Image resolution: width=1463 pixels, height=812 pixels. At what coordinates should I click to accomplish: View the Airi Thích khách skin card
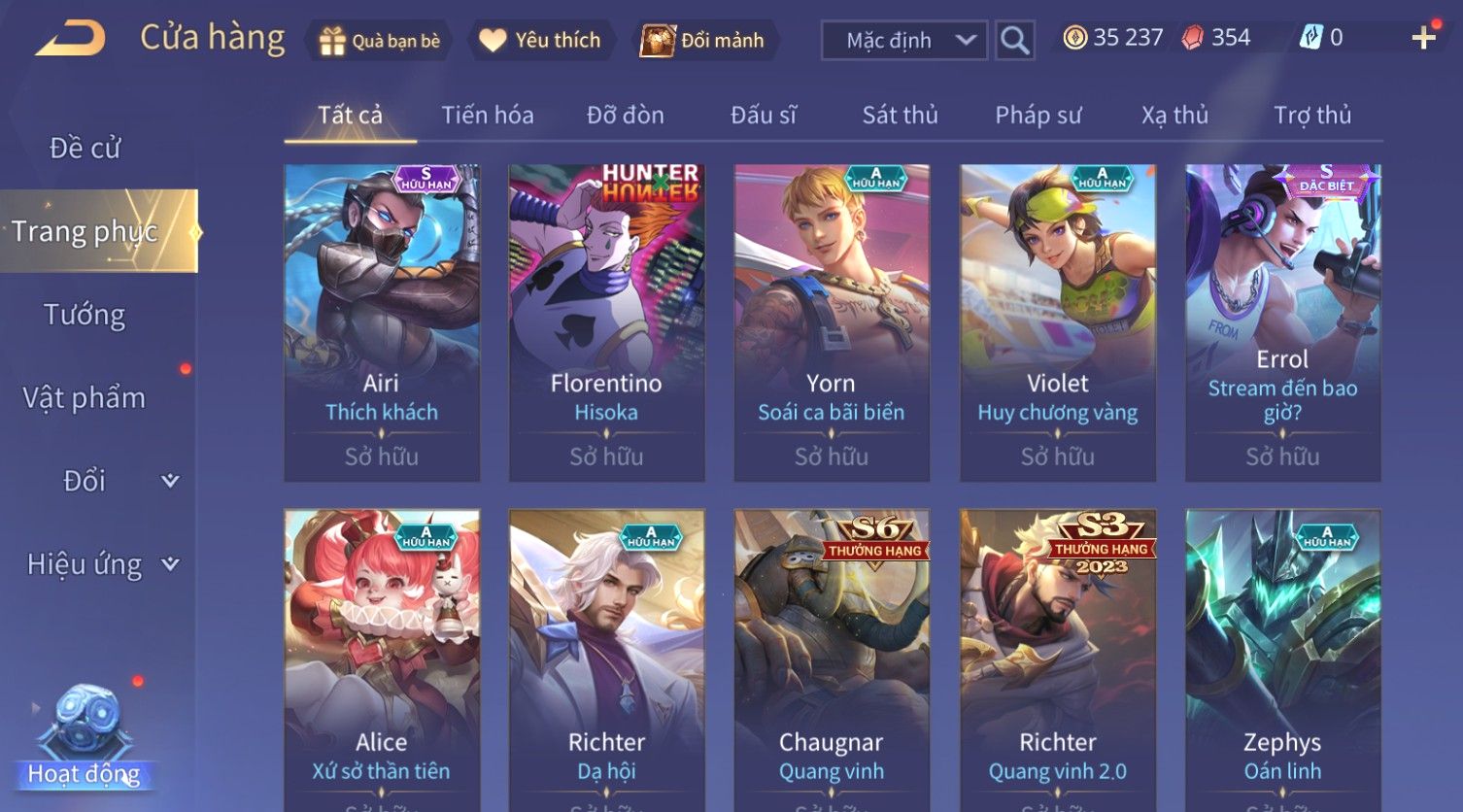(382, 322)
